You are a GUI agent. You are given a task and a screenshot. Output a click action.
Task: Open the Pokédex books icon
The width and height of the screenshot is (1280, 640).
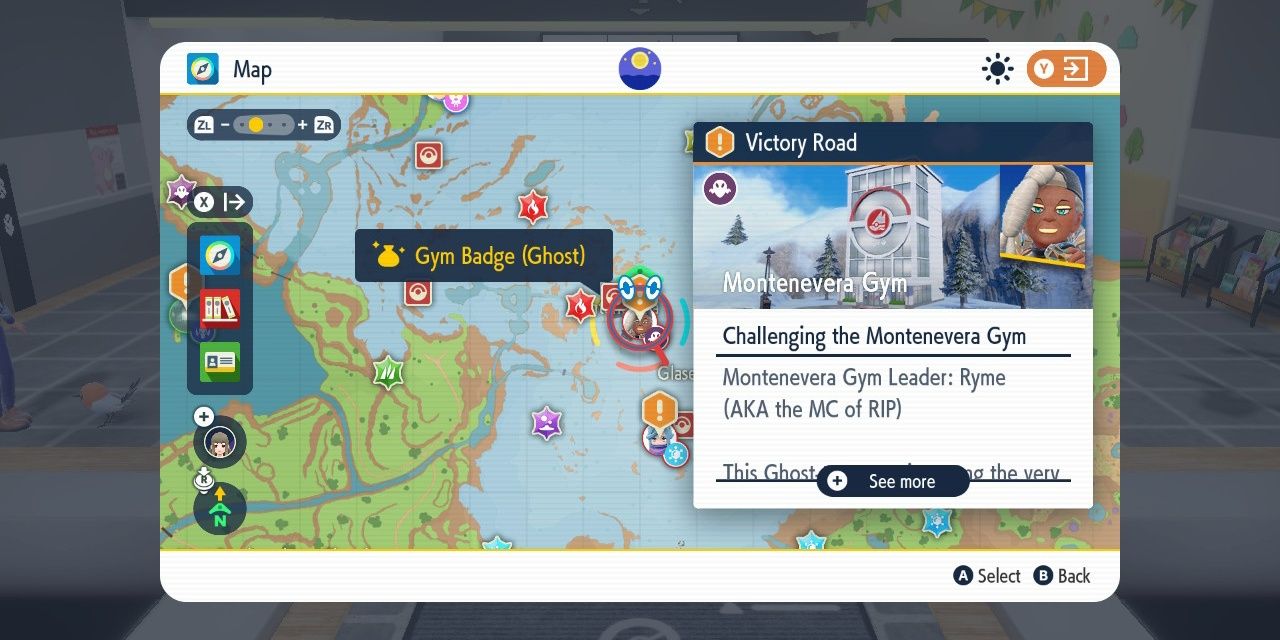(x=220, y=309)
